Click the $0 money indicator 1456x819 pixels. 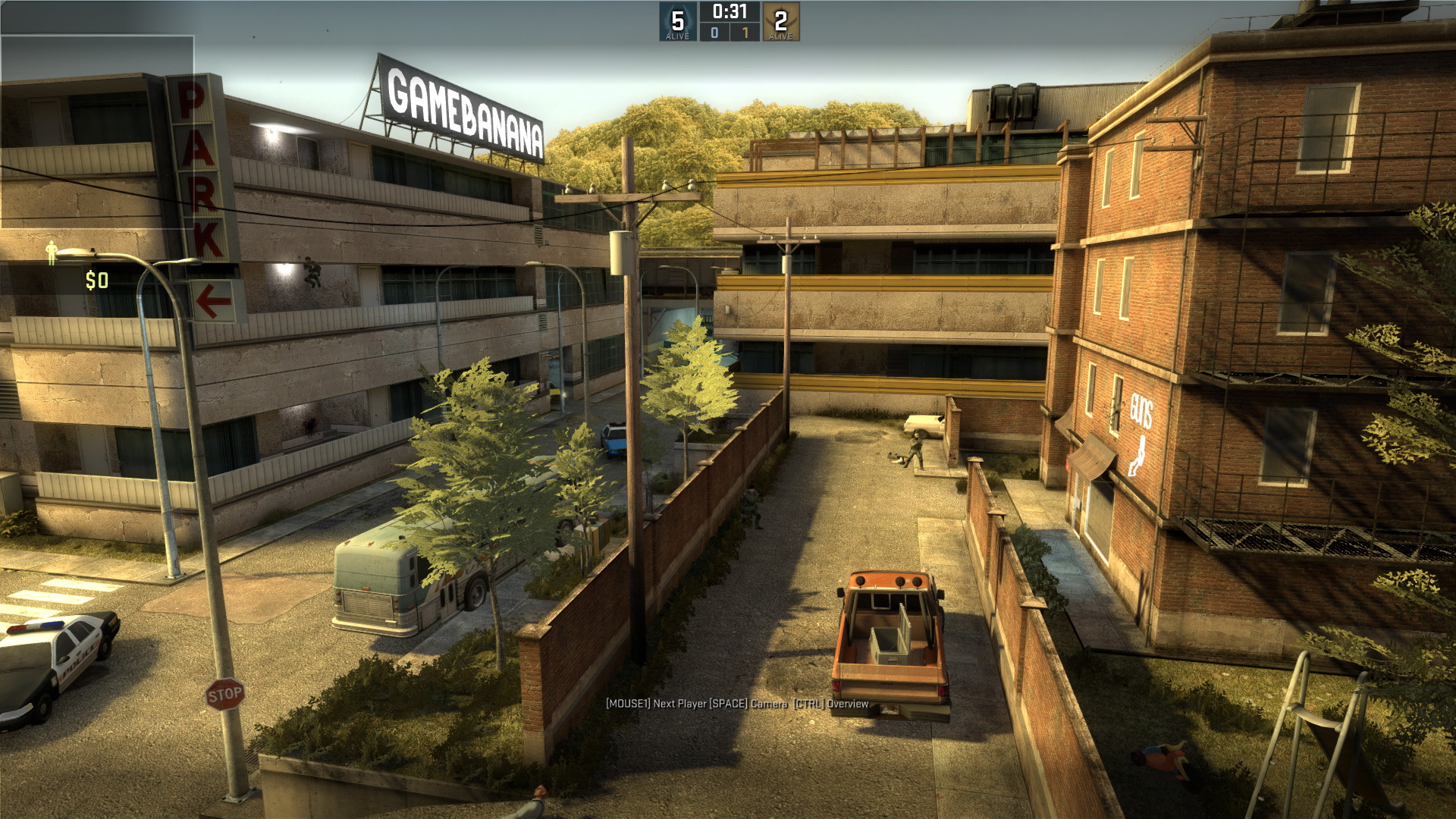point(97,281)
